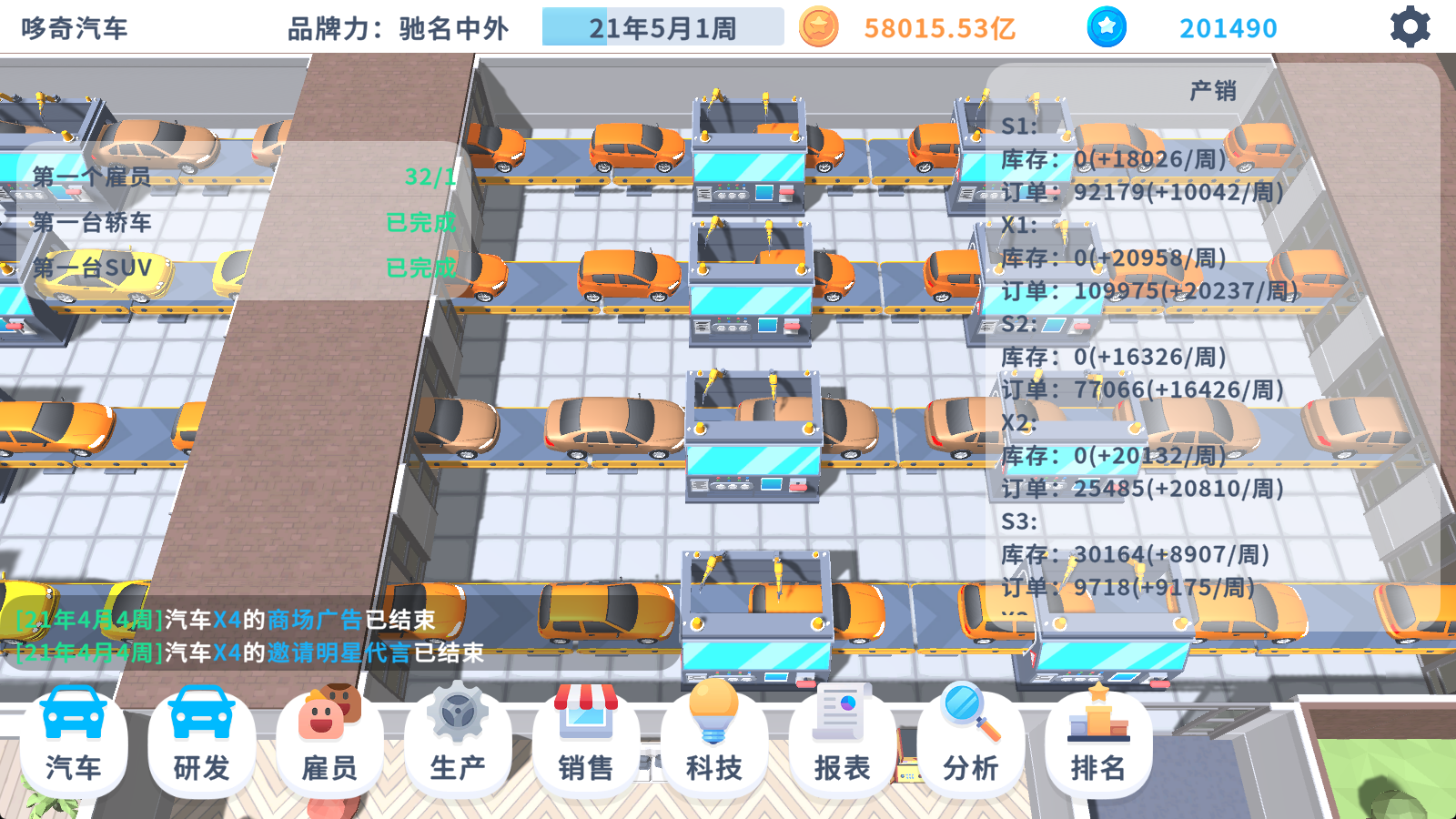
Task: Click the blue star currency icon
Action: [x=1107, y=26]
